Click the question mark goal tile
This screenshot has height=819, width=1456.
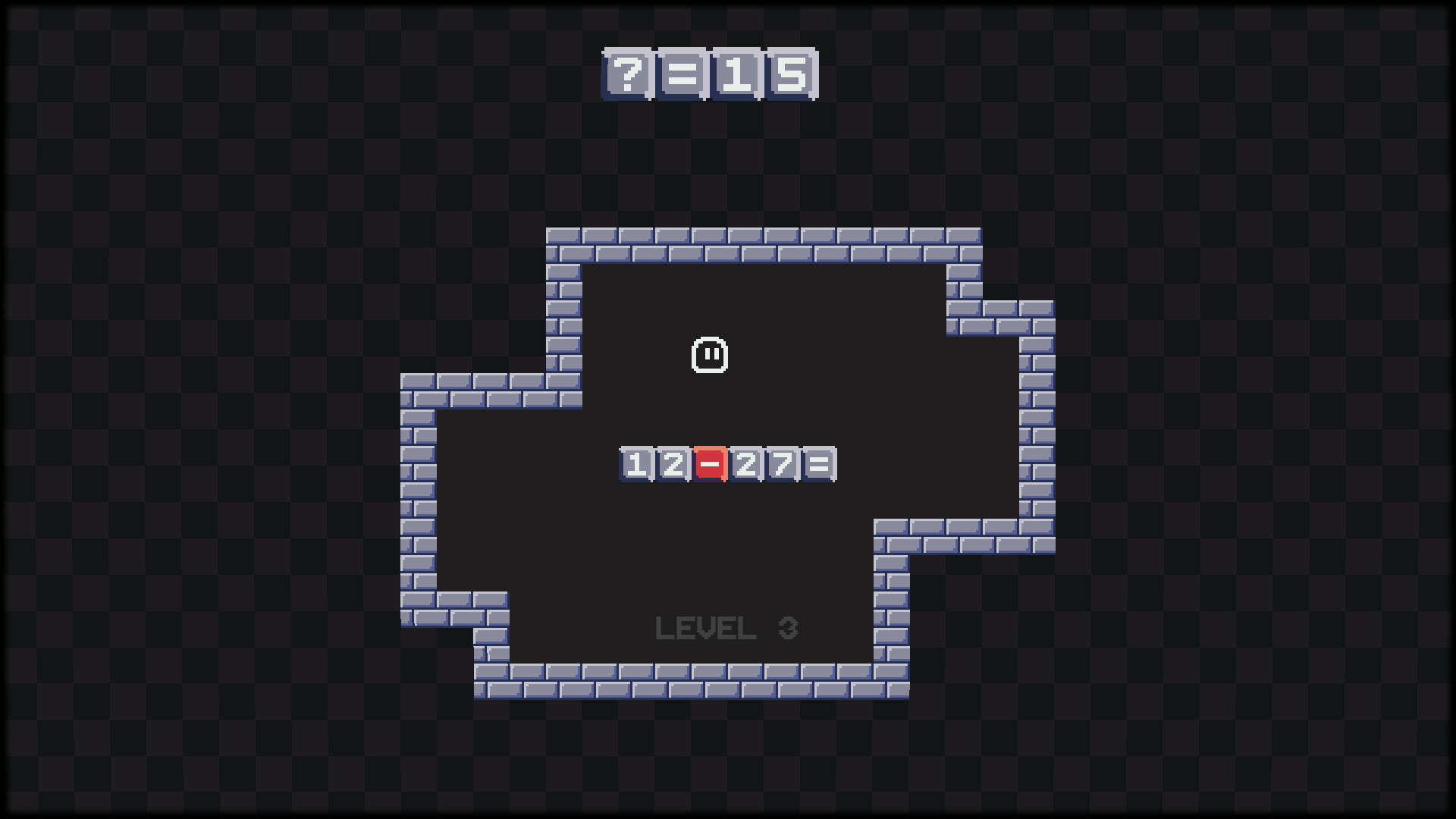click(626, 74)
